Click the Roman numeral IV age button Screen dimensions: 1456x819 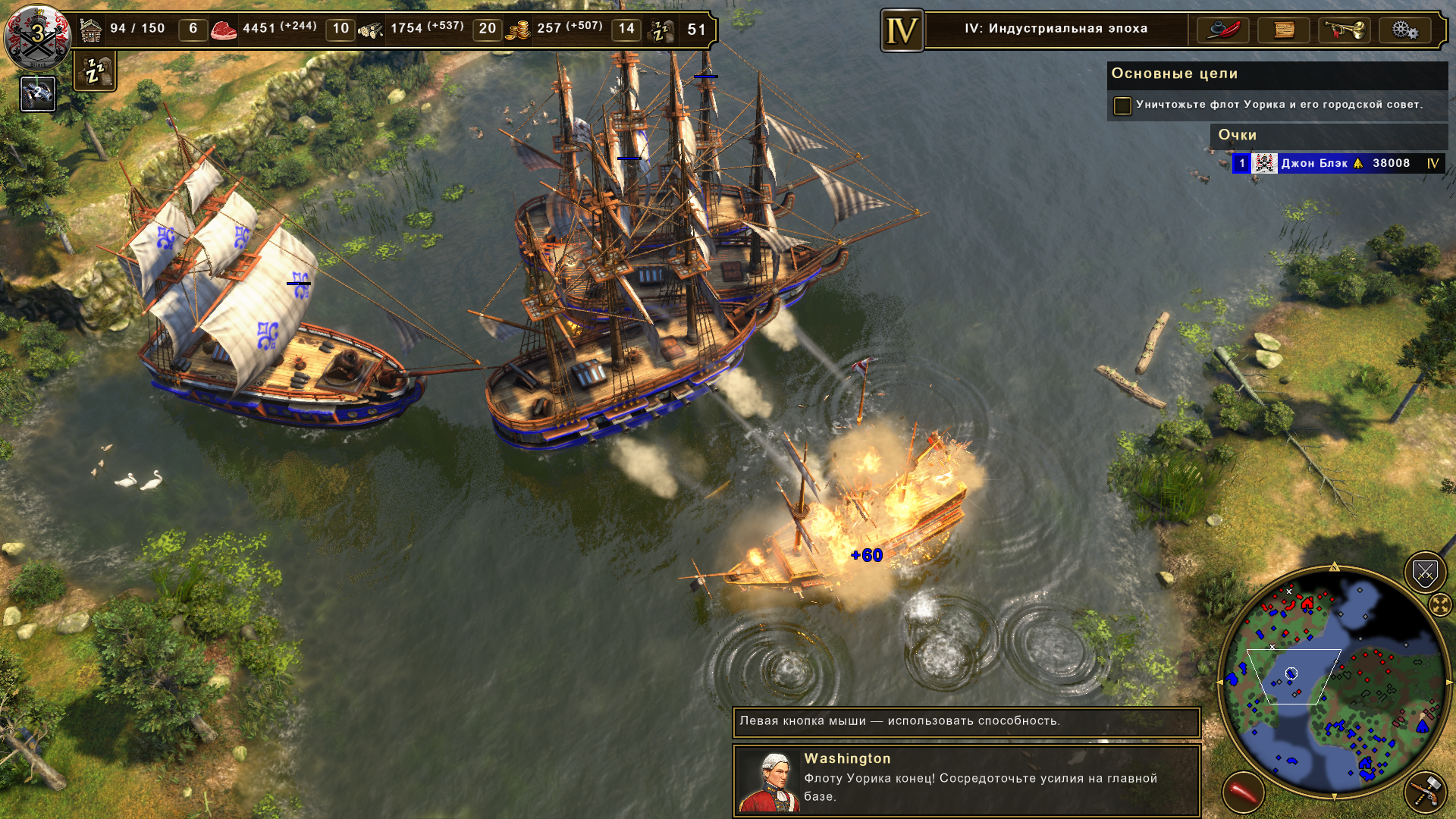point(902,30)
